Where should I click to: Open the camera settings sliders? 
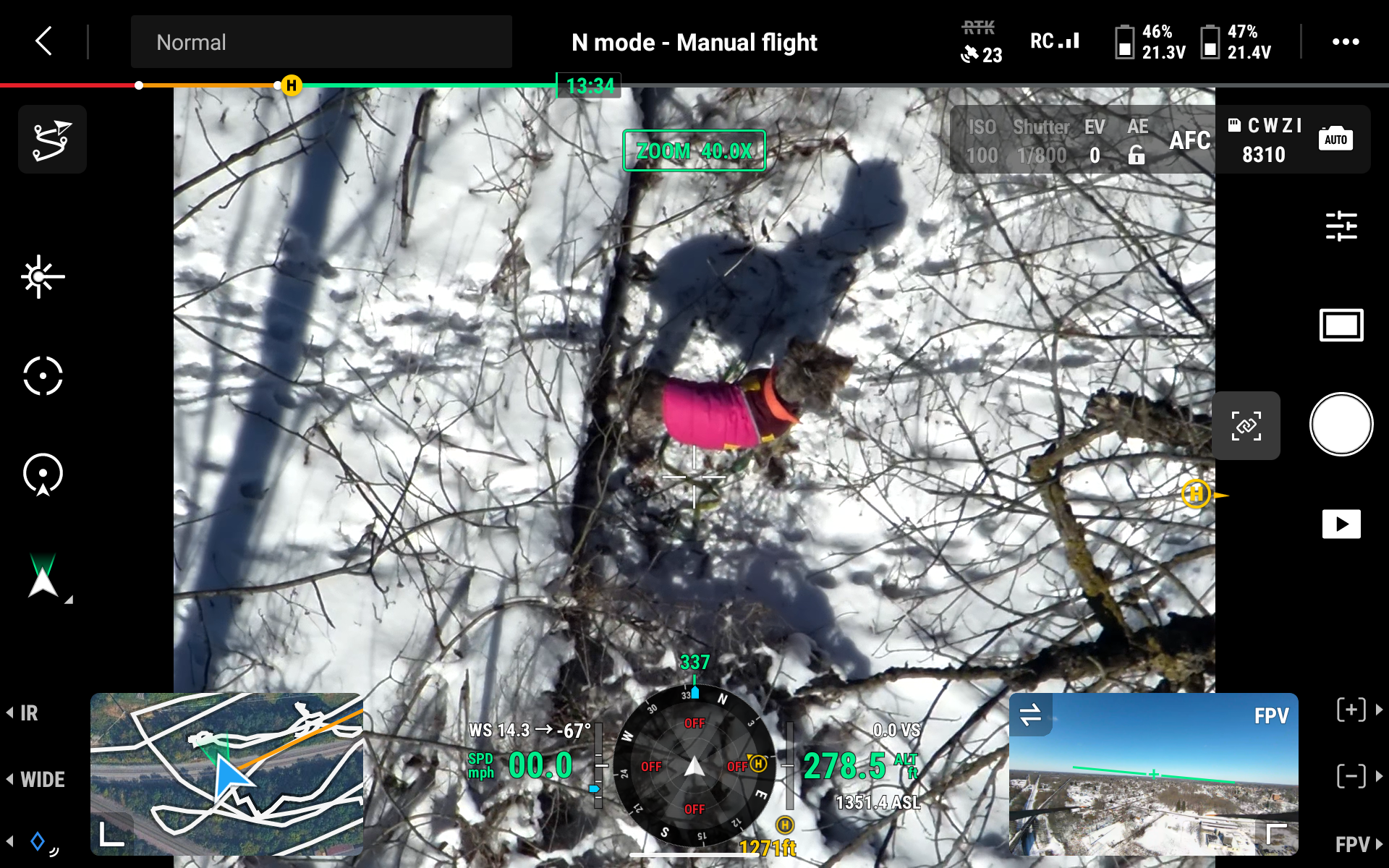pyautogui.click(x=1341, y=226)
